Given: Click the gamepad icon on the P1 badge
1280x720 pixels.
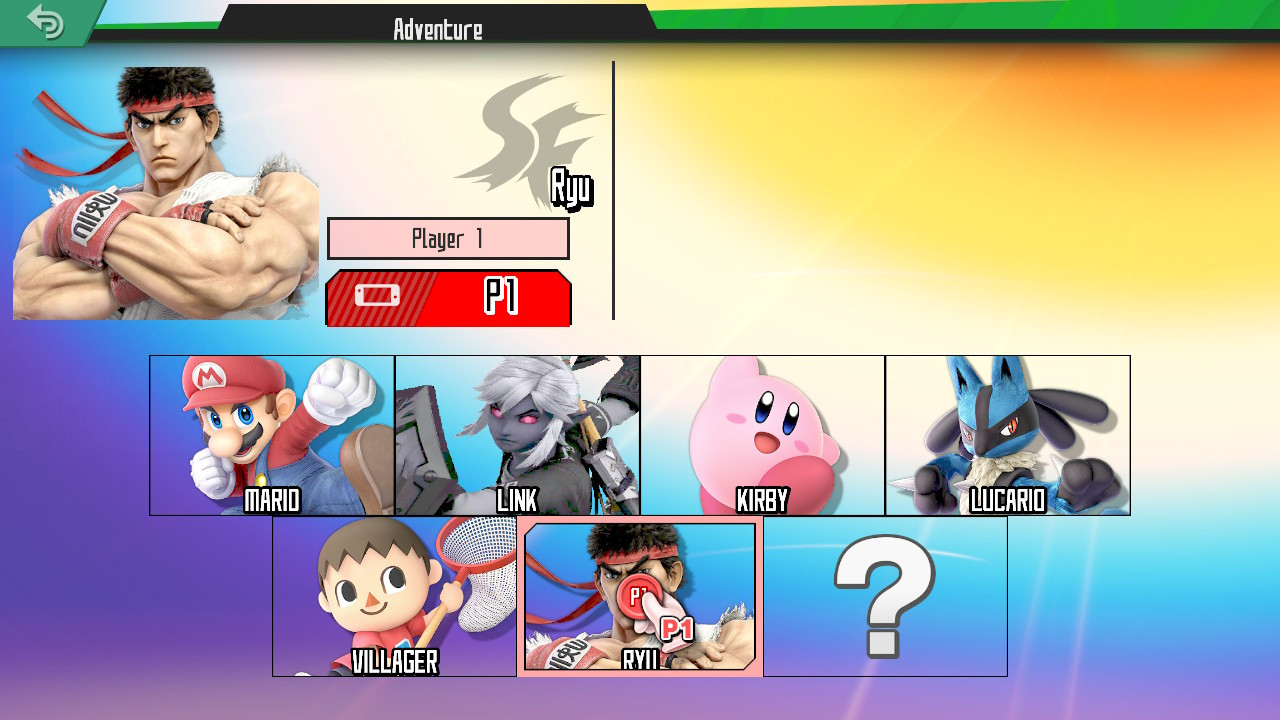Looking at the screenshot, I should pos(378,297).
